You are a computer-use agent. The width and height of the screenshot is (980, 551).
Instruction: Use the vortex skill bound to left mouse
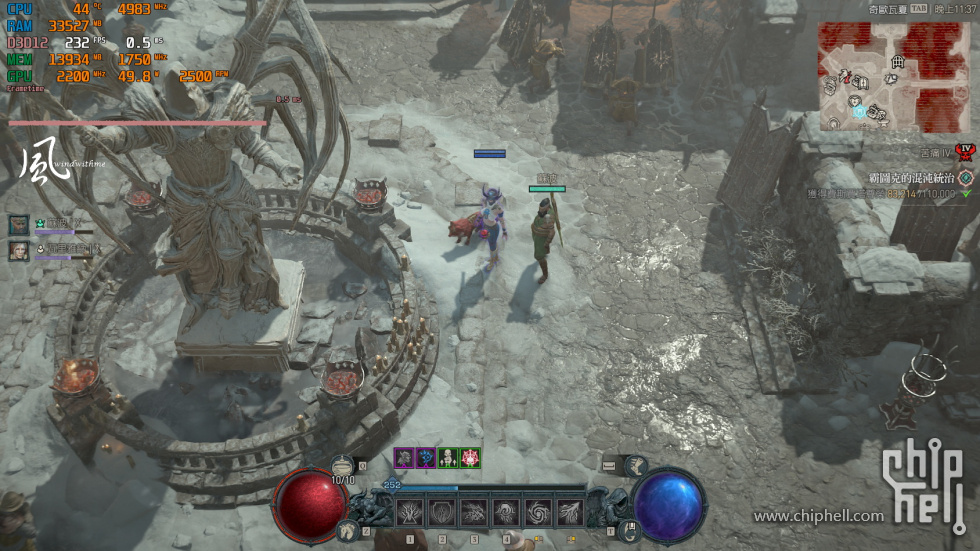click(x=538, y=513)
